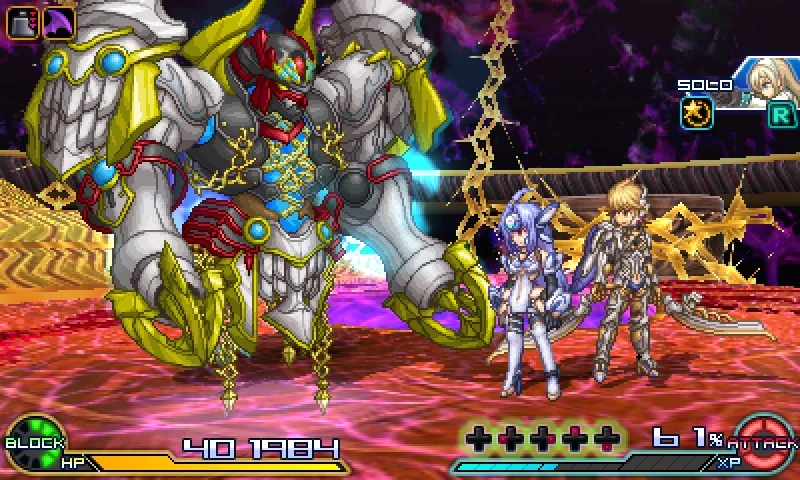Viewport: 800px width, 480px height.
Task: Call the Solo unit character portrait
Action: click(767, 83)
